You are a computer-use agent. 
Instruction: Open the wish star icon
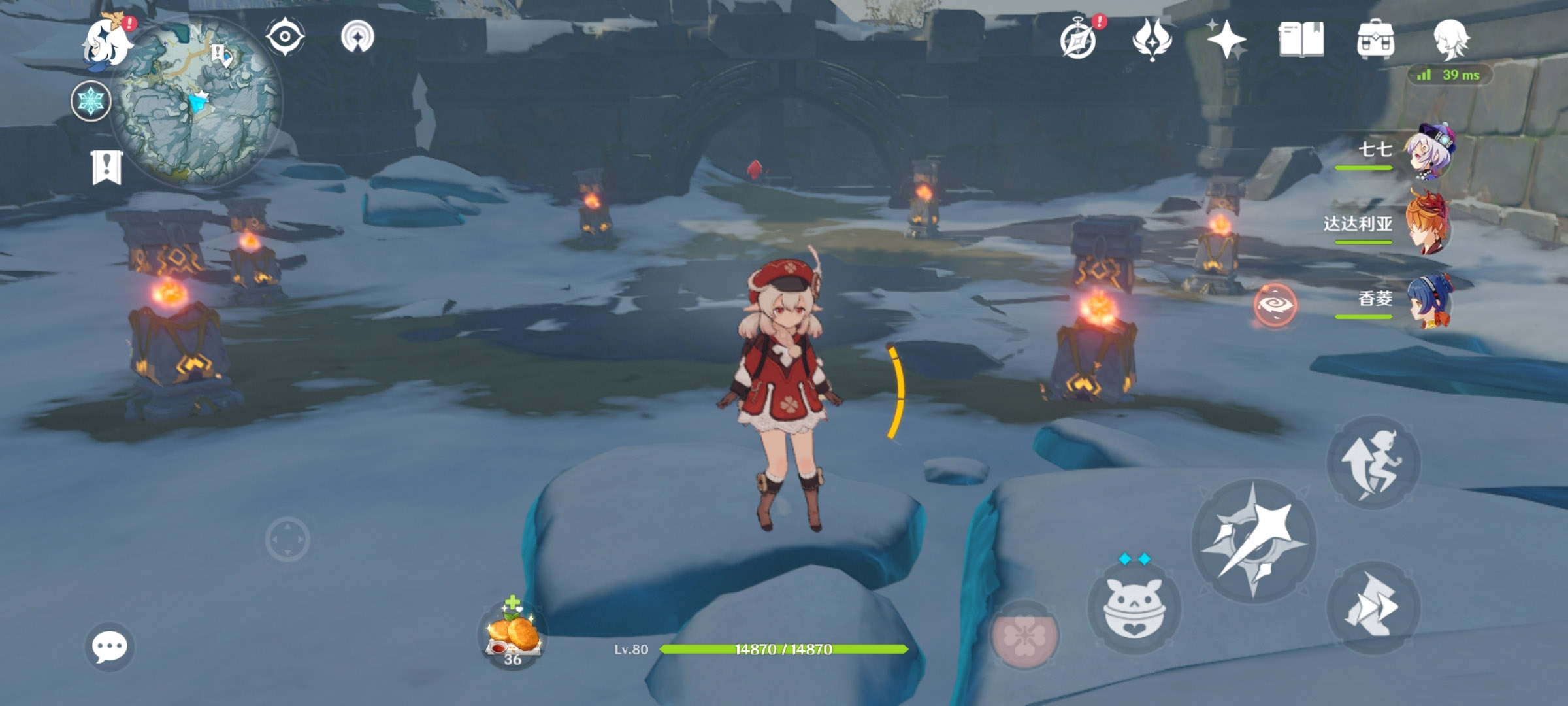(1226, 39)
